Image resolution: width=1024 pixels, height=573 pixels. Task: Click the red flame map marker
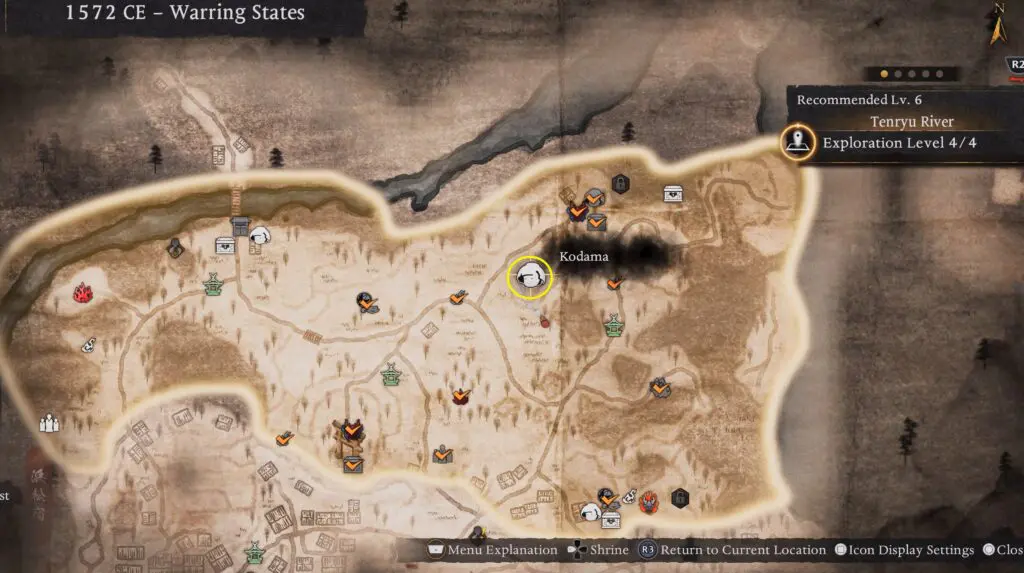coord(82,292)
